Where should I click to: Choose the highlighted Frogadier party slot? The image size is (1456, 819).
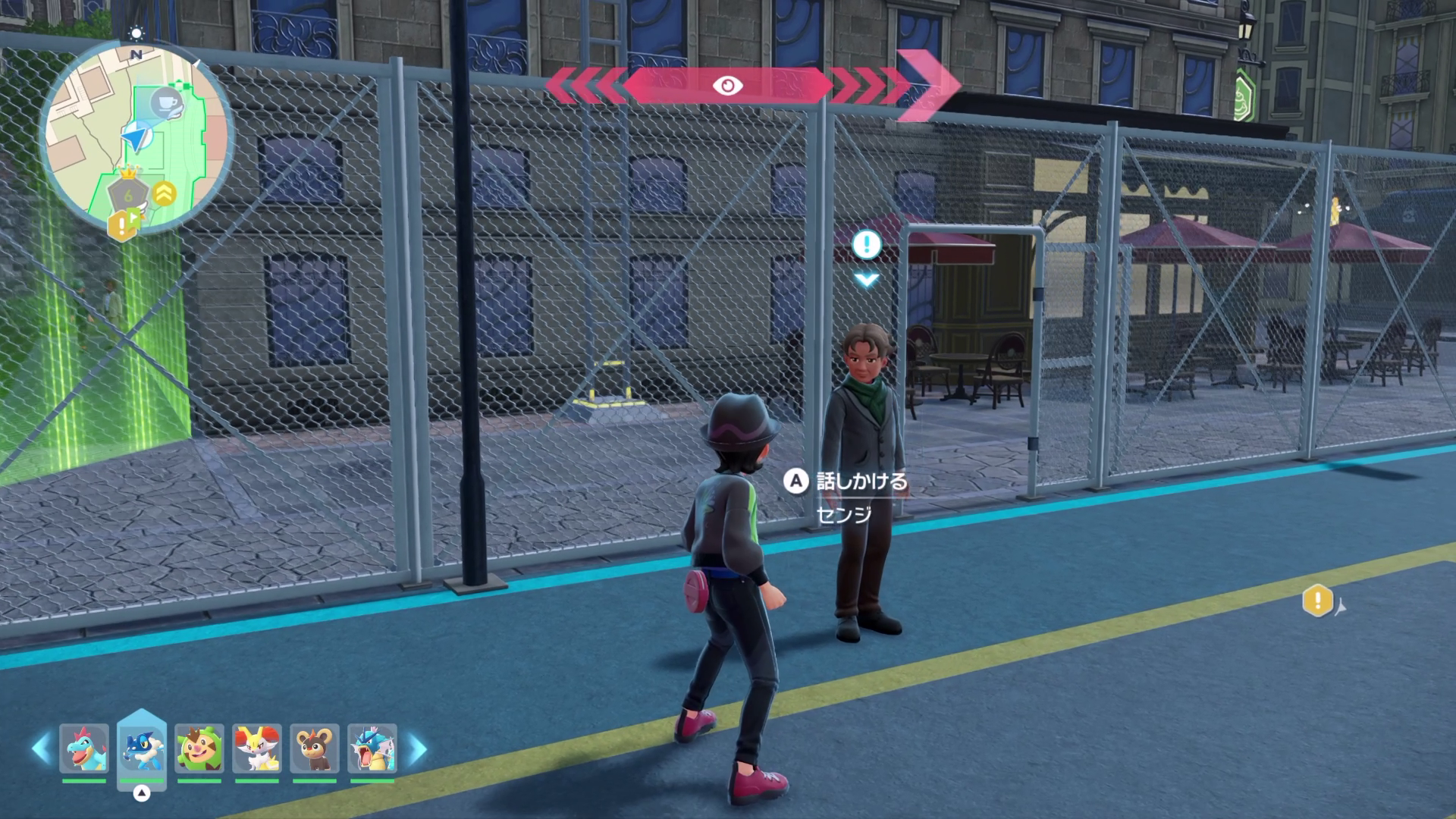tap(142, 748)
